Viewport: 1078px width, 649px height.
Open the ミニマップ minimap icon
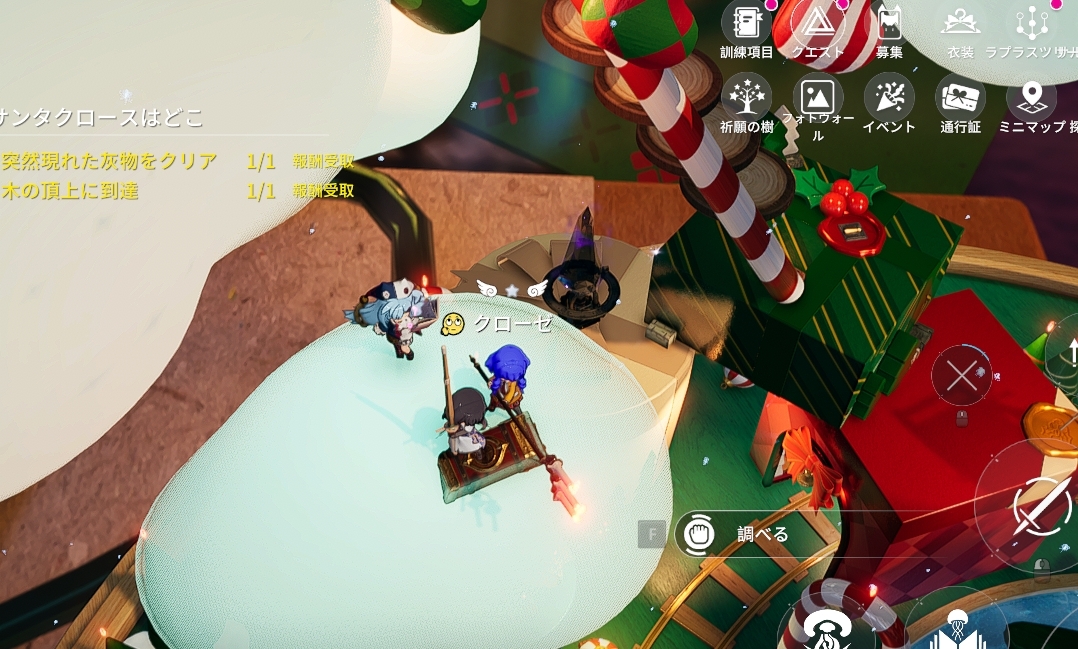(1031, 97)
